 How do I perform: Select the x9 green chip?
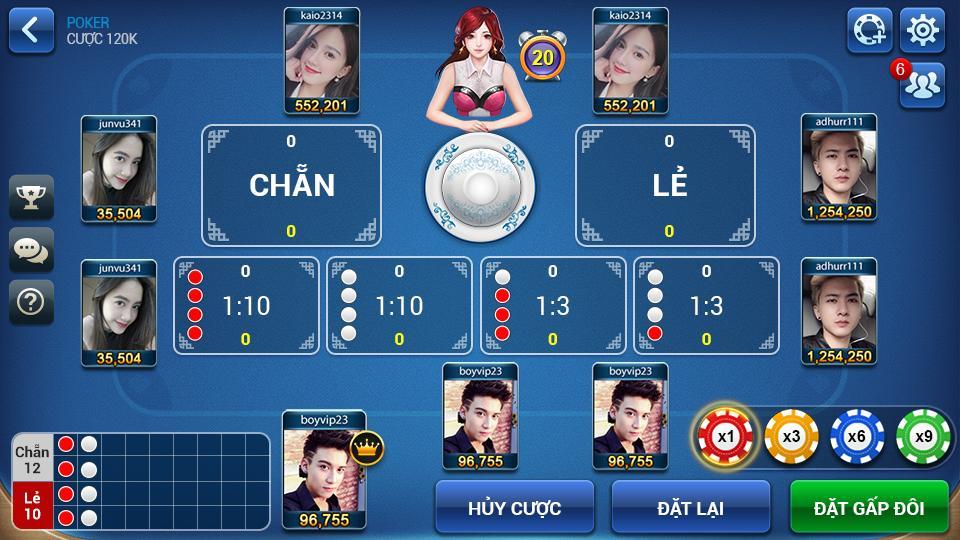click(x=922, y=437)
